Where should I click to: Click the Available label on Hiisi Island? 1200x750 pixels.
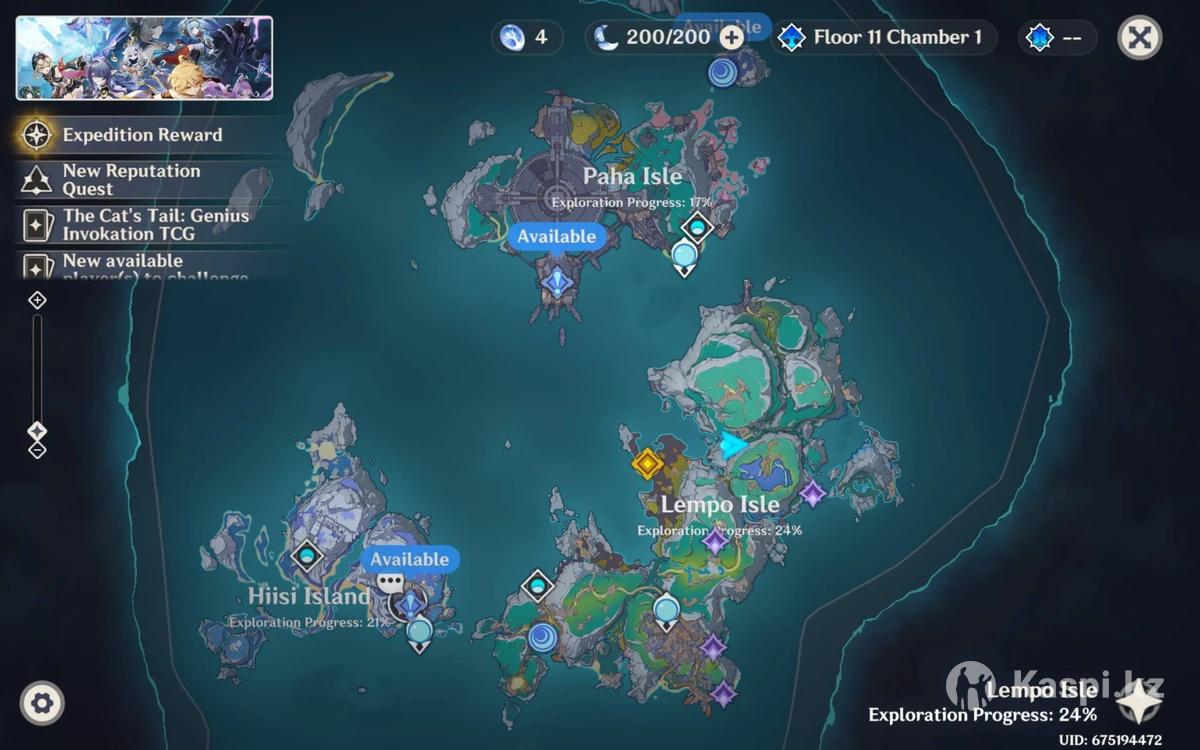pyautogui.click(x=409, y=559)
